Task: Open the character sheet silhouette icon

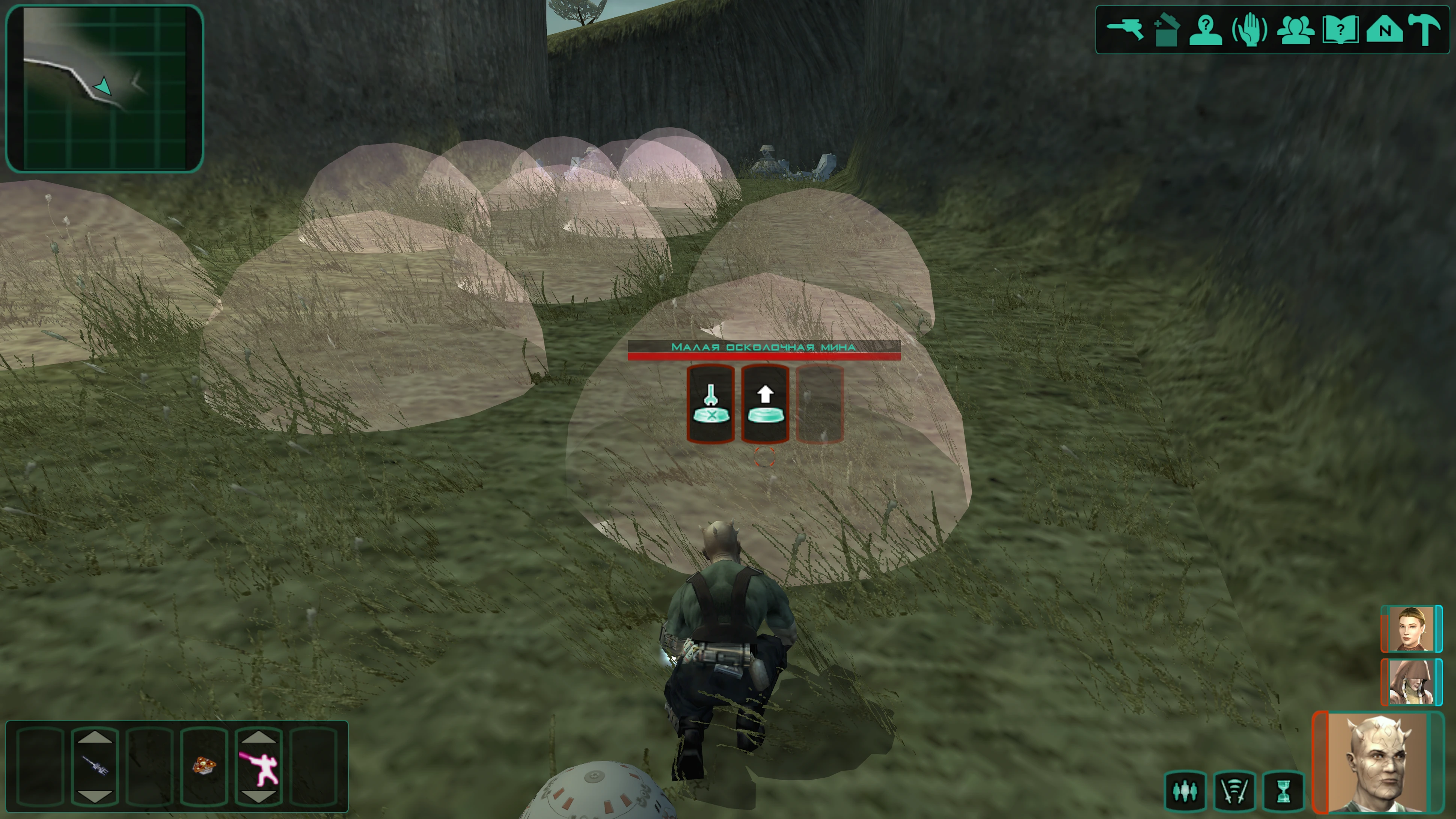Action: pyautogui.click(x=1206, y=29)
